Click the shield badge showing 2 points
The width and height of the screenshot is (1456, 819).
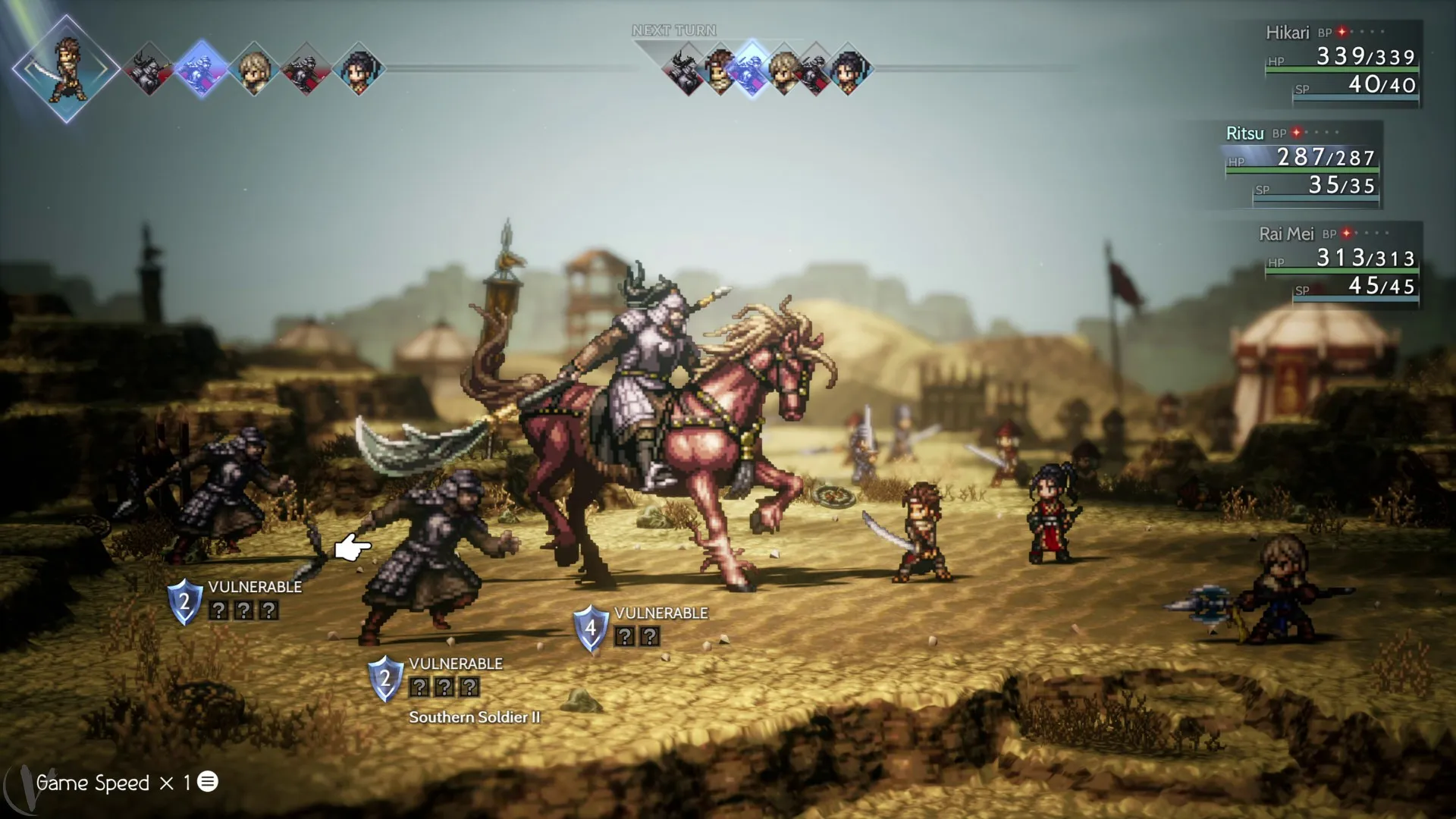click(x=186, y=604)
